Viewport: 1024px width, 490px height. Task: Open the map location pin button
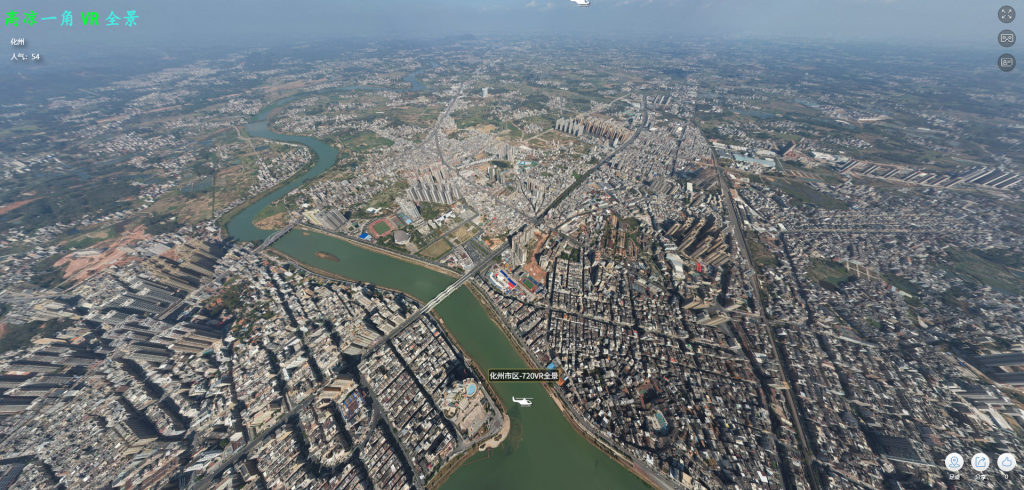(x=954, y=462)
